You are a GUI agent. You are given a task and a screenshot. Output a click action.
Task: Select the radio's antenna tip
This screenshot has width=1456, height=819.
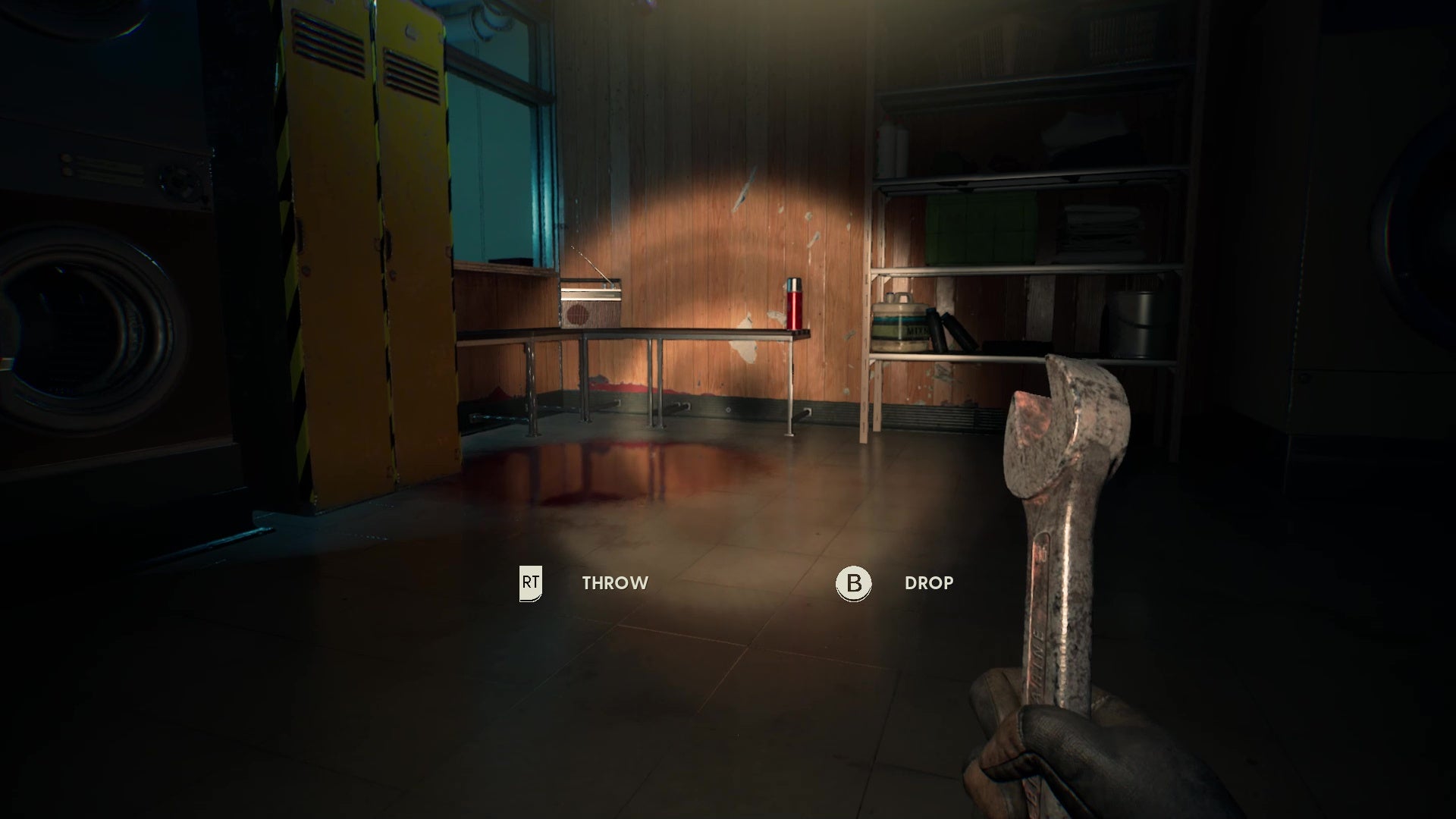[574, 246]
